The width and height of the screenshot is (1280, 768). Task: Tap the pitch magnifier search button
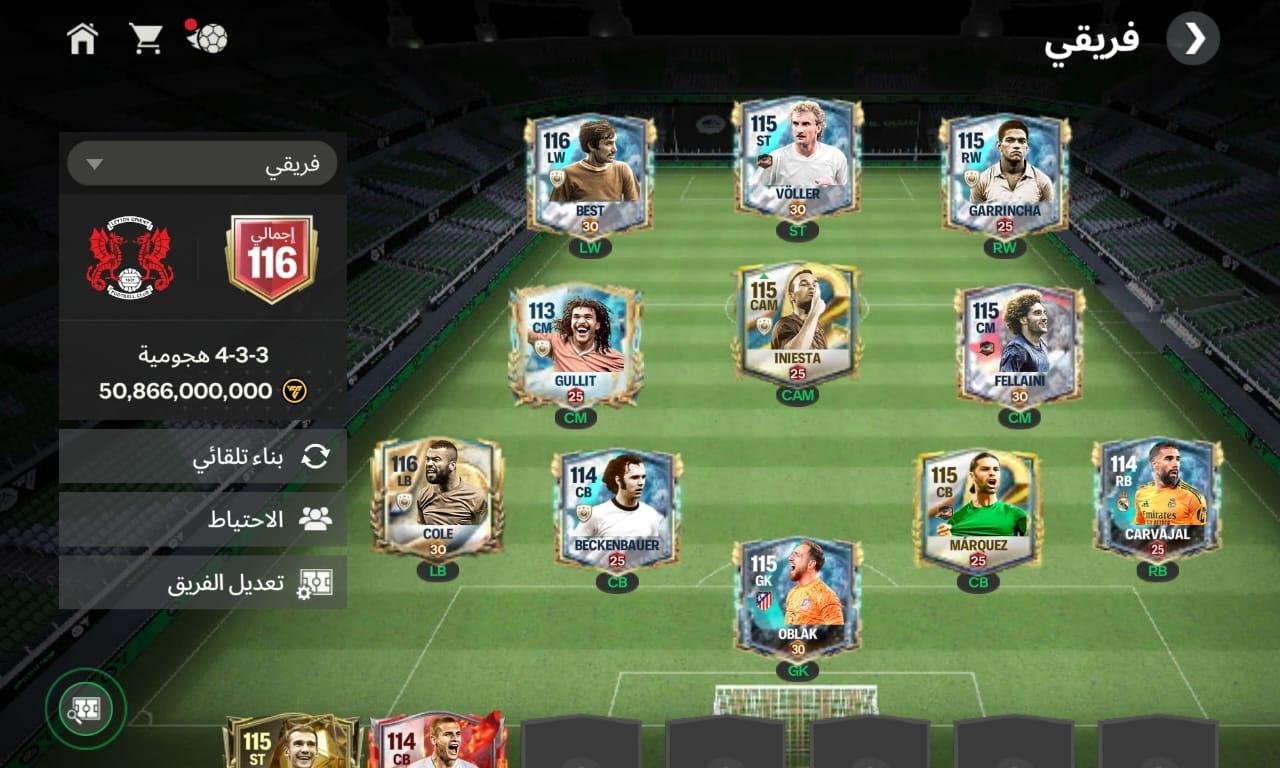coord(85,709)
